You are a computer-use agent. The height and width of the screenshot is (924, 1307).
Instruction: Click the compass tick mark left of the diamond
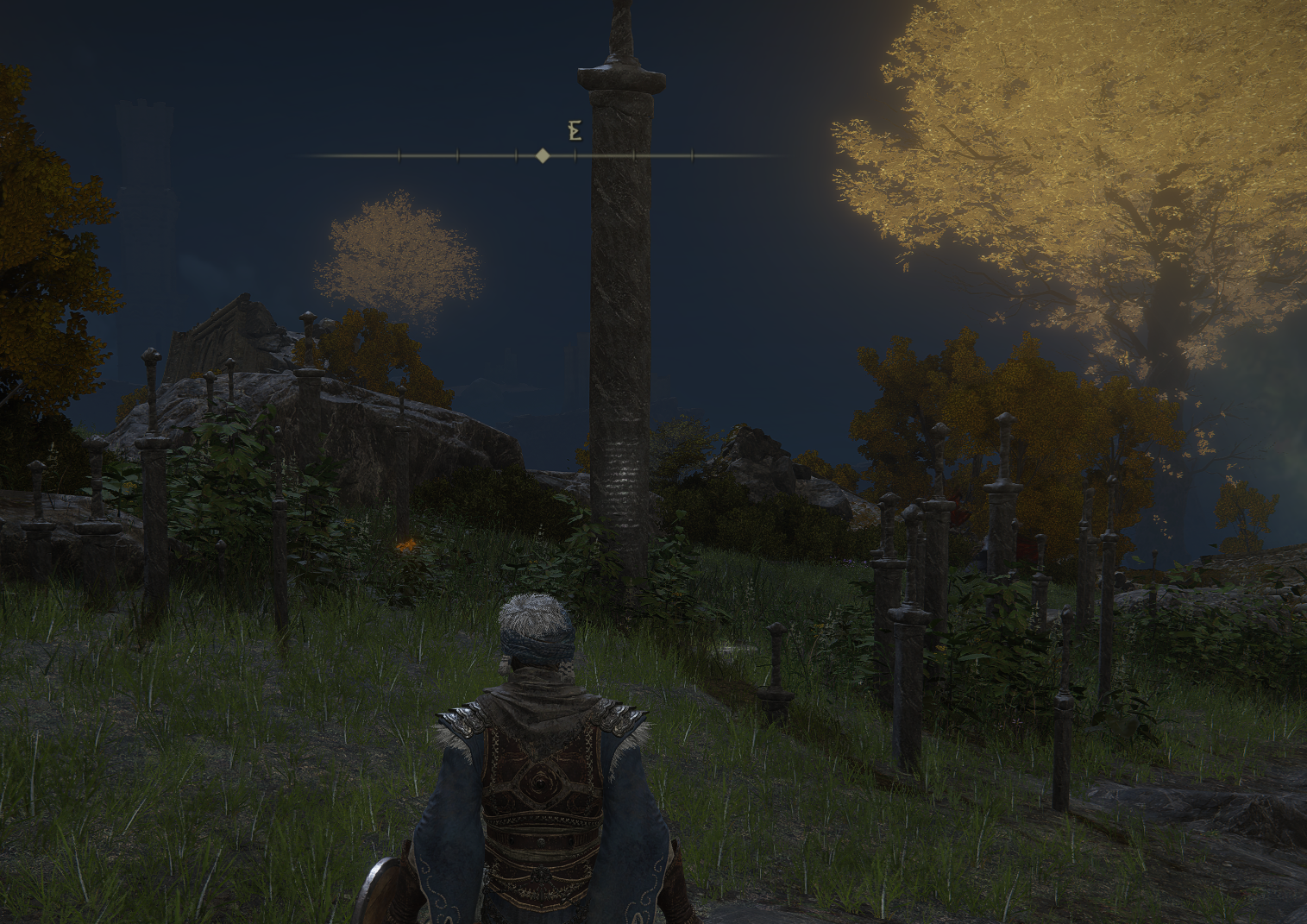point(517,155)
